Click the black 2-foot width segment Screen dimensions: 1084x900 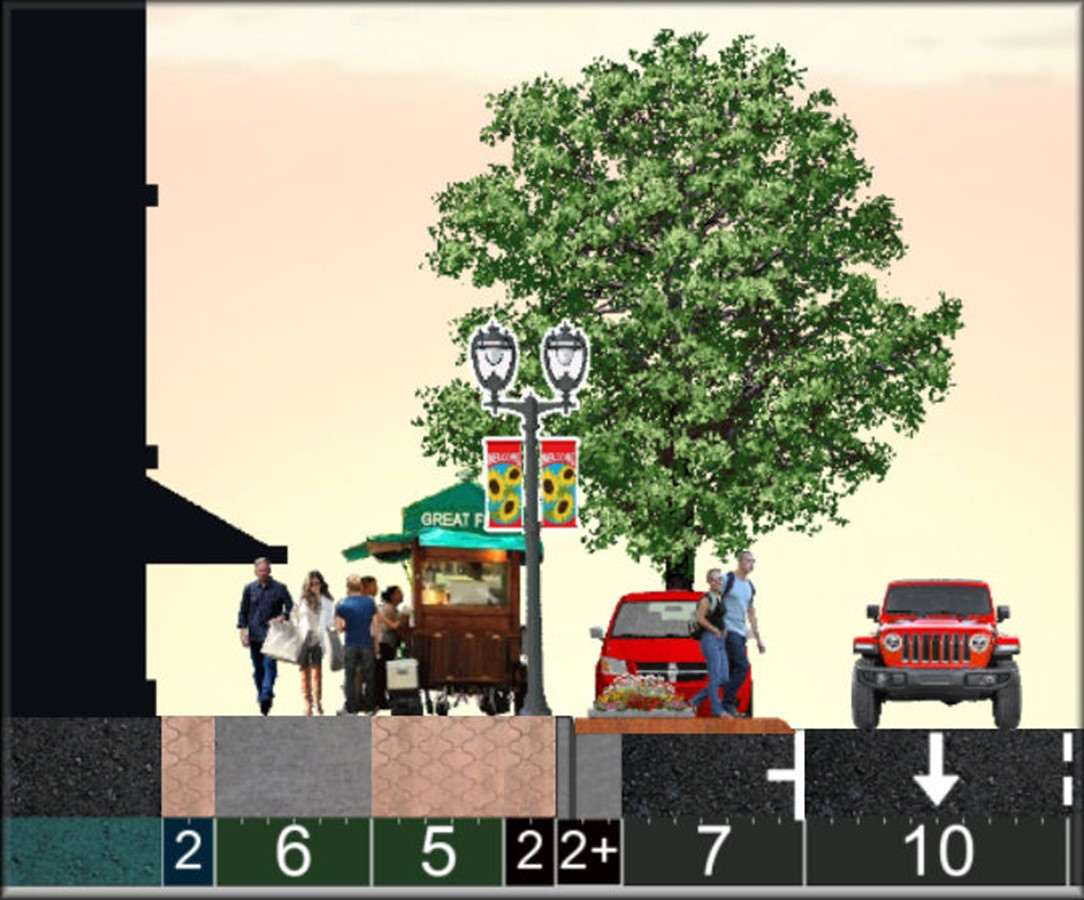pos(529,851)
